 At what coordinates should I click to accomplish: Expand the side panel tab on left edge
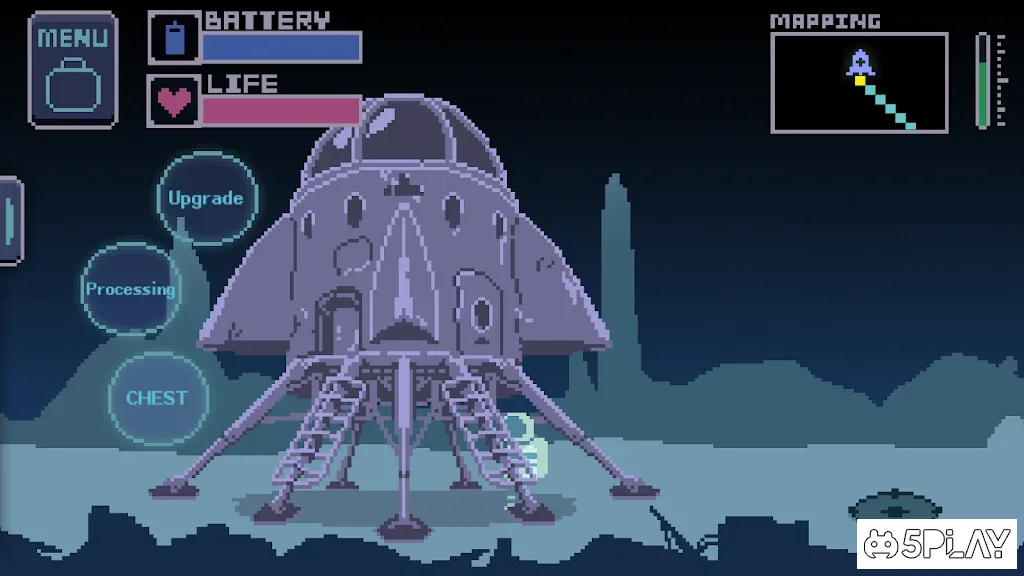pos(9,220)
